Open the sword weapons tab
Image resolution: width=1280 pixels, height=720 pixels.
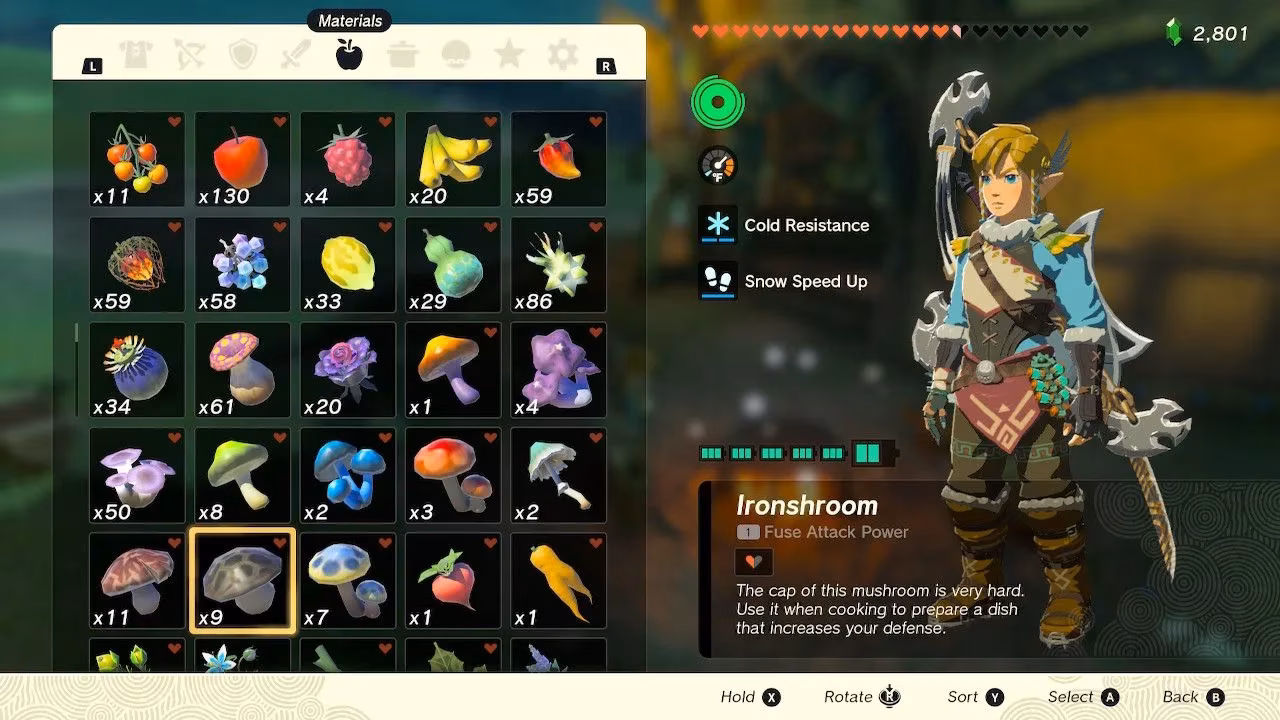[296, 55]
